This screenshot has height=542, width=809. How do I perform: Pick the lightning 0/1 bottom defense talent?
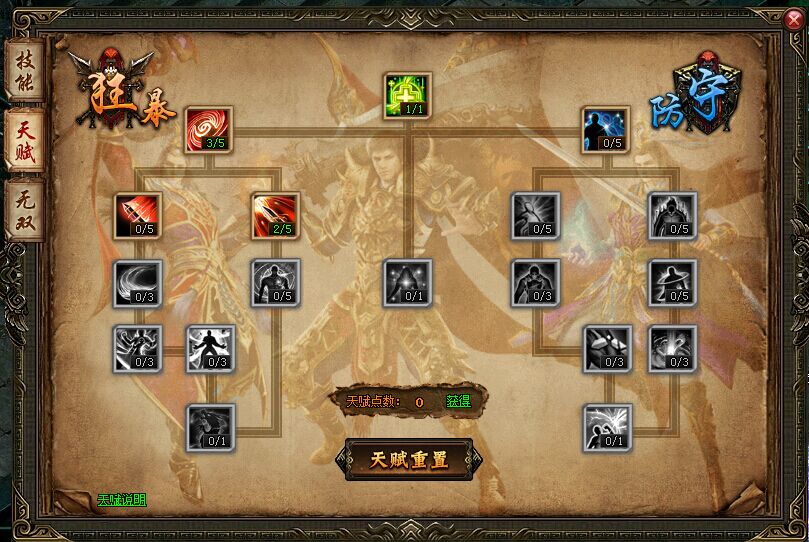pos(607,428)
